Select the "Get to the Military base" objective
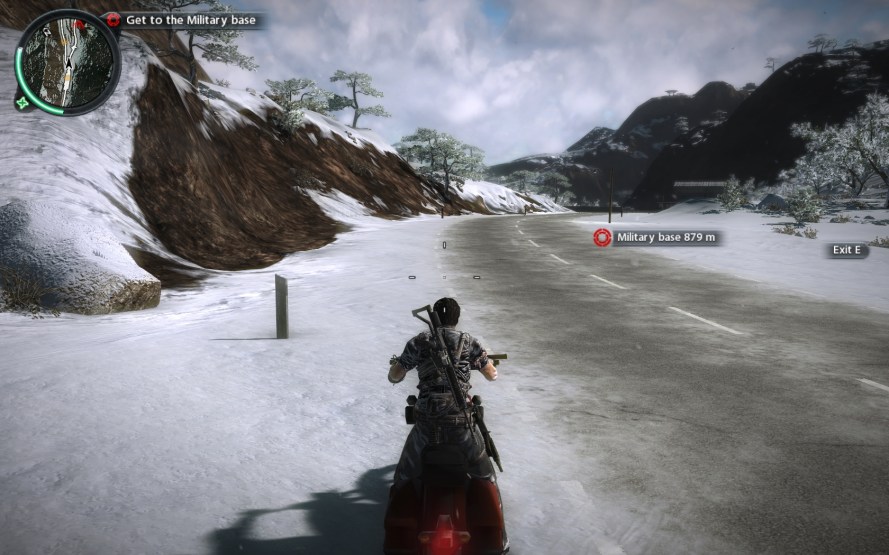This screenshot has width=889, height=555. [x=189, y=20]
